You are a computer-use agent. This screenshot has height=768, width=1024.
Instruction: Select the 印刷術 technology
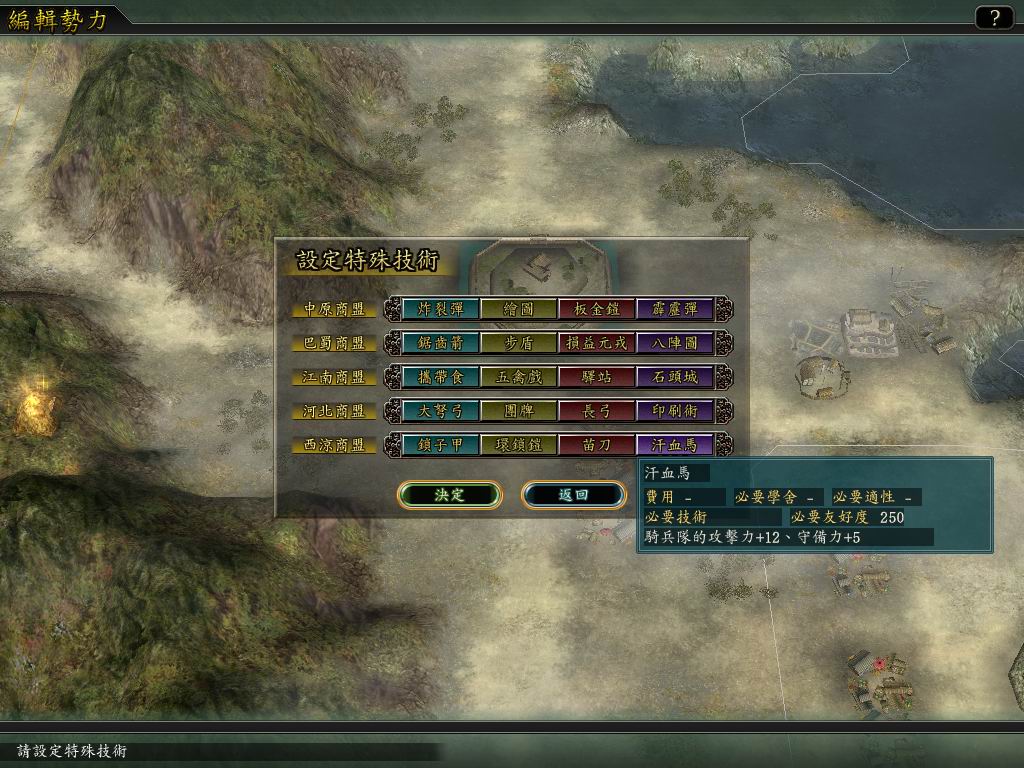tap(674, 411)
